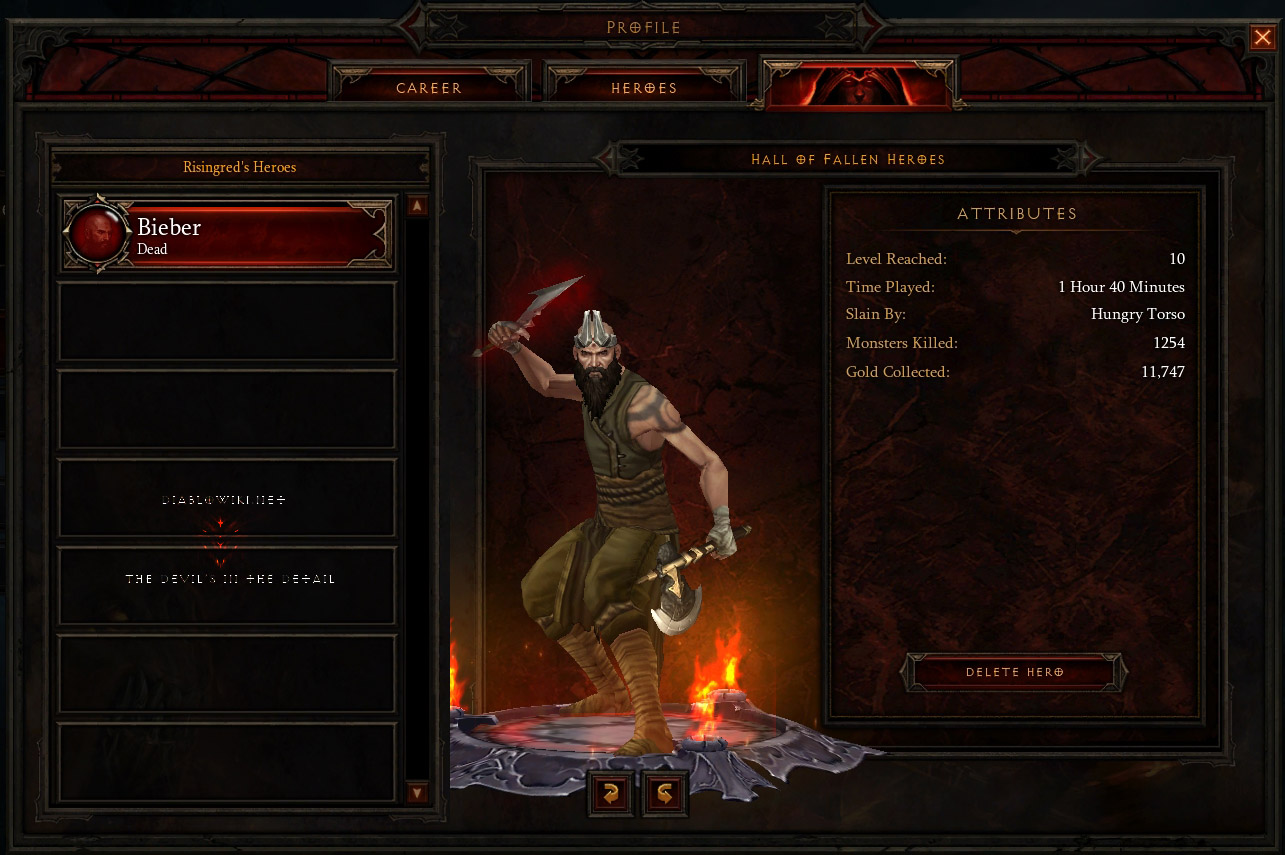Viewport: 1285px width, 855px height.
Task: Click the hero list scrollbar track
Action: tap(418, 500)
